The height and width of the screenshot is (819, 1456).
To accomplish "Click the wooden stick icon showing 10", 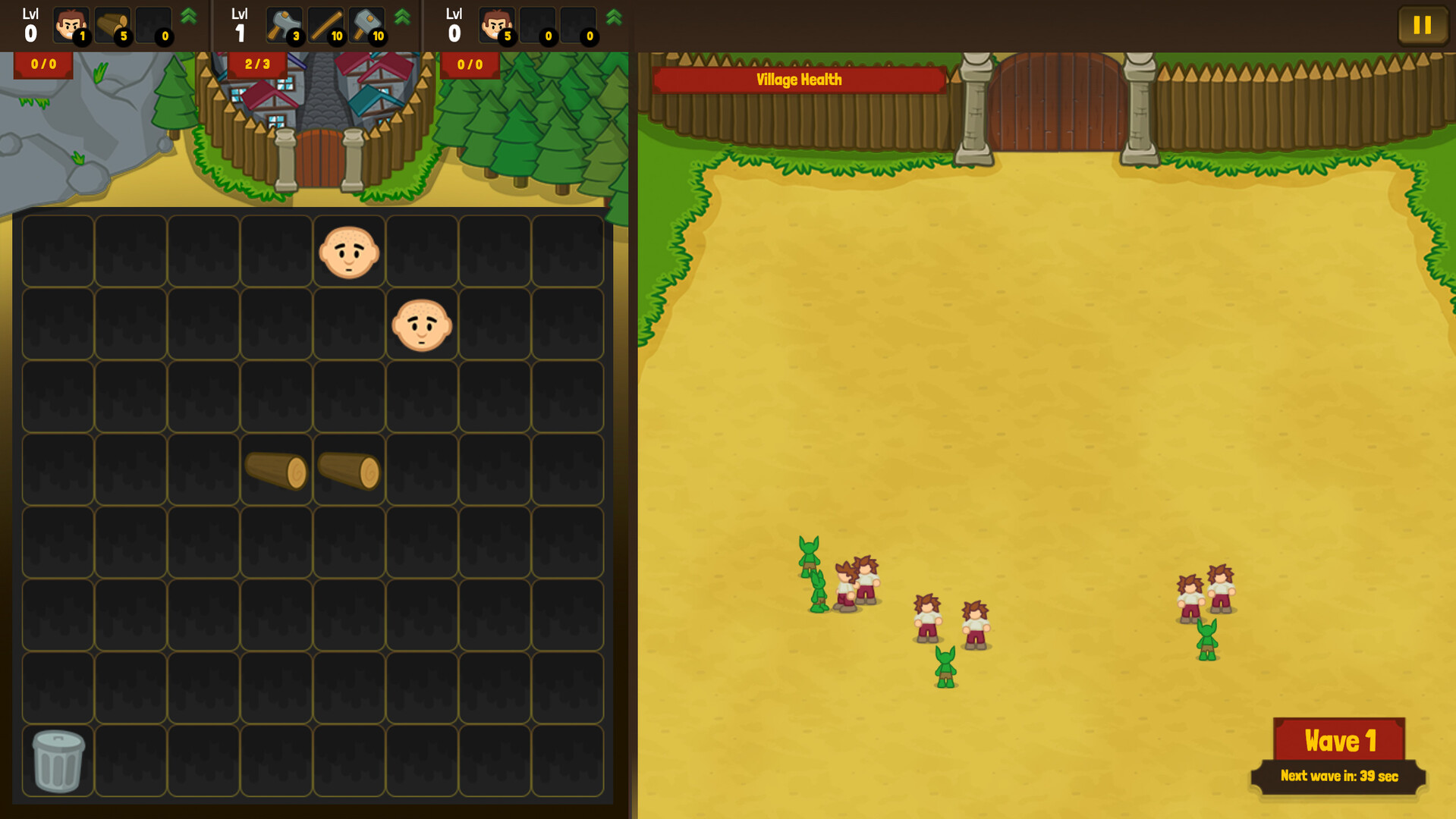I will click(x=325, y=25).
